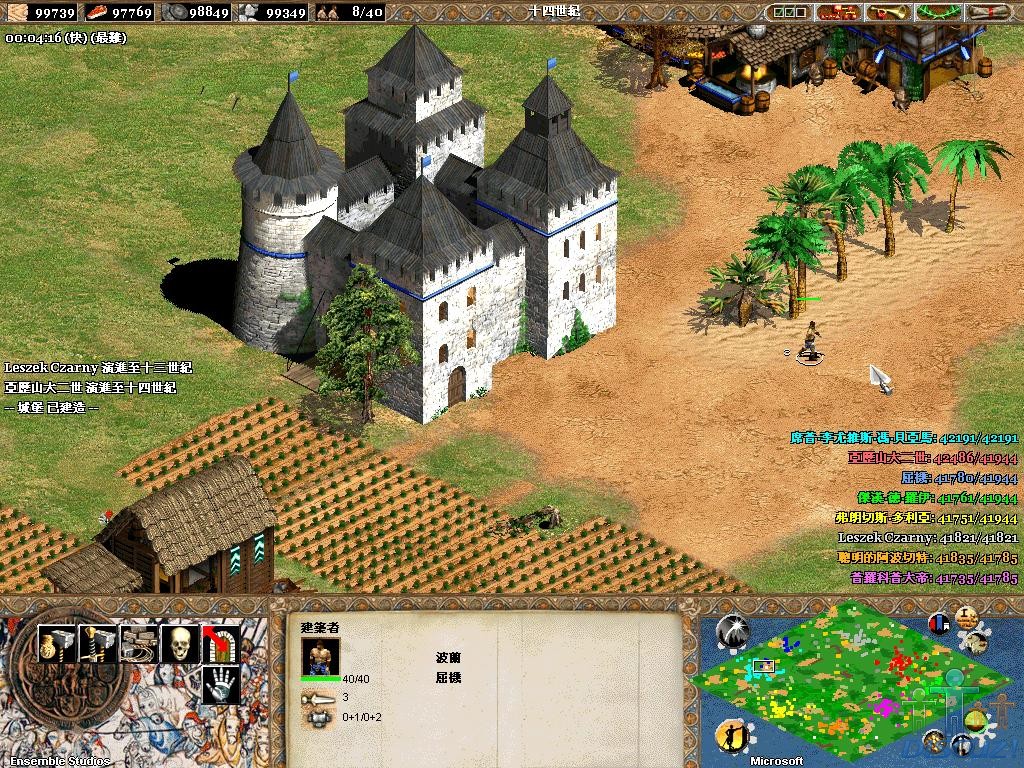Image resolution: width=1024 pixels, height=768 pixels.
Task: Select the repair command with bricks icon
Action: [139, 644]
